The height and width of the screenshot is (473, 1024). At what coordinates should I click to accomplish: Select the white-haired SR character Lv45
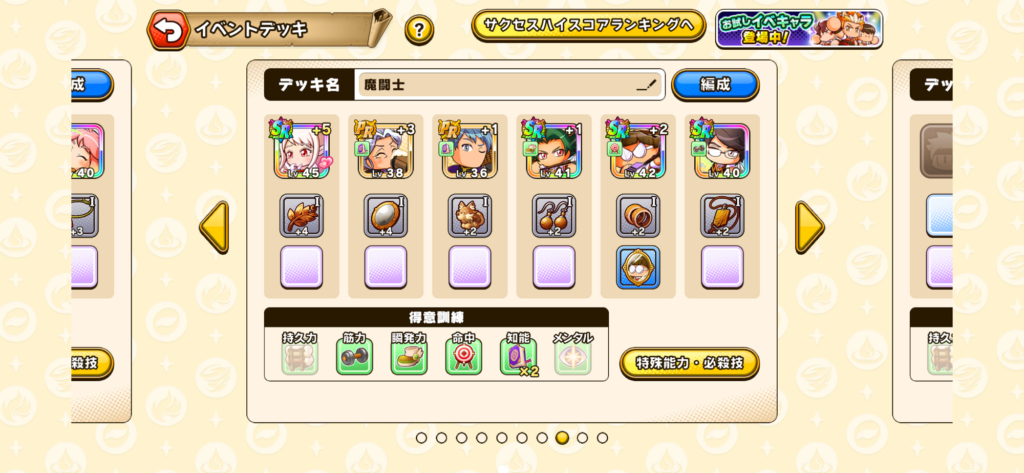tap(301, 150)
